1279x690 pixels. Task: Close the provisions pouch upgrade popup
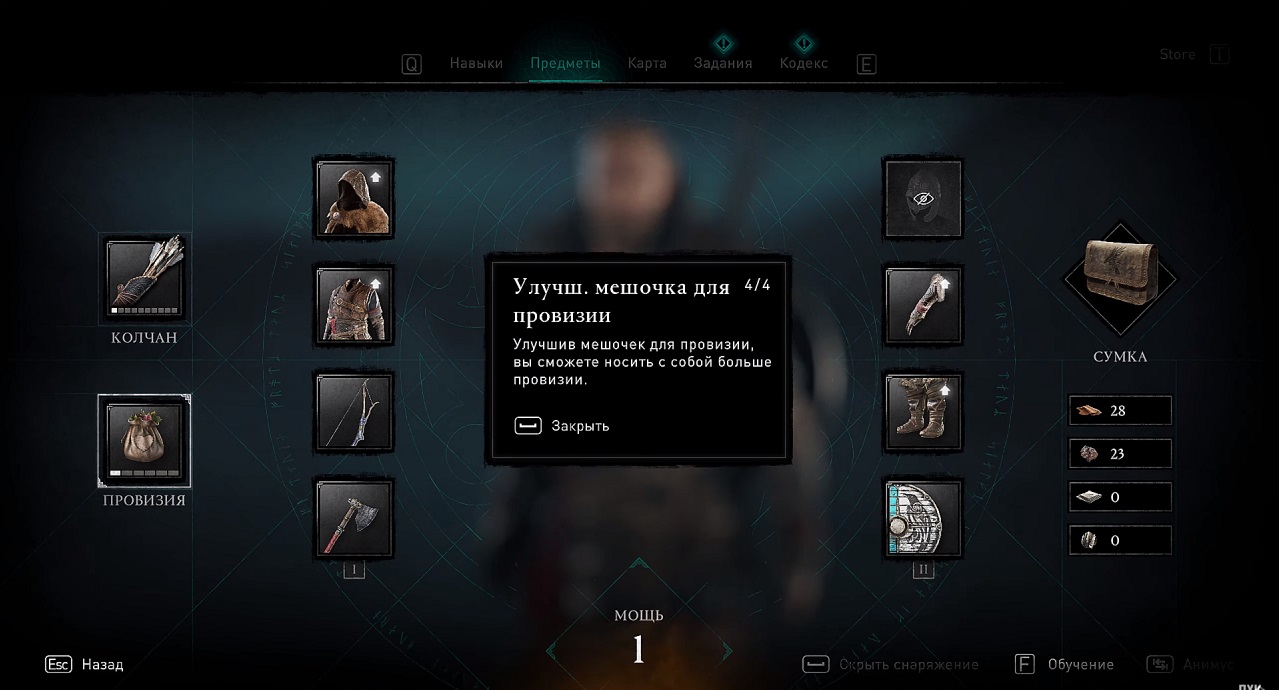coord(562,426)
